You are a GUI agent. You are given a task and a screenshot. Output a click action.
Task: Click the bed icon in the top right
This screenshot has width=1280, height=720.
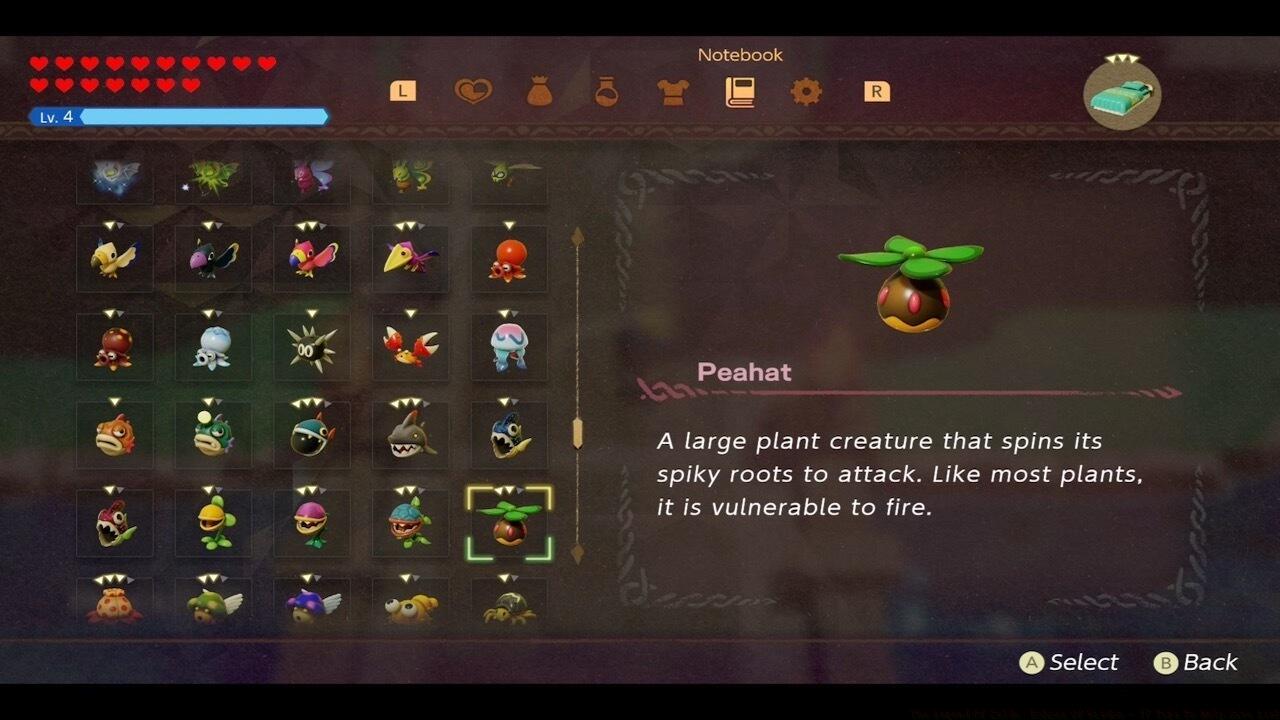1120,95
